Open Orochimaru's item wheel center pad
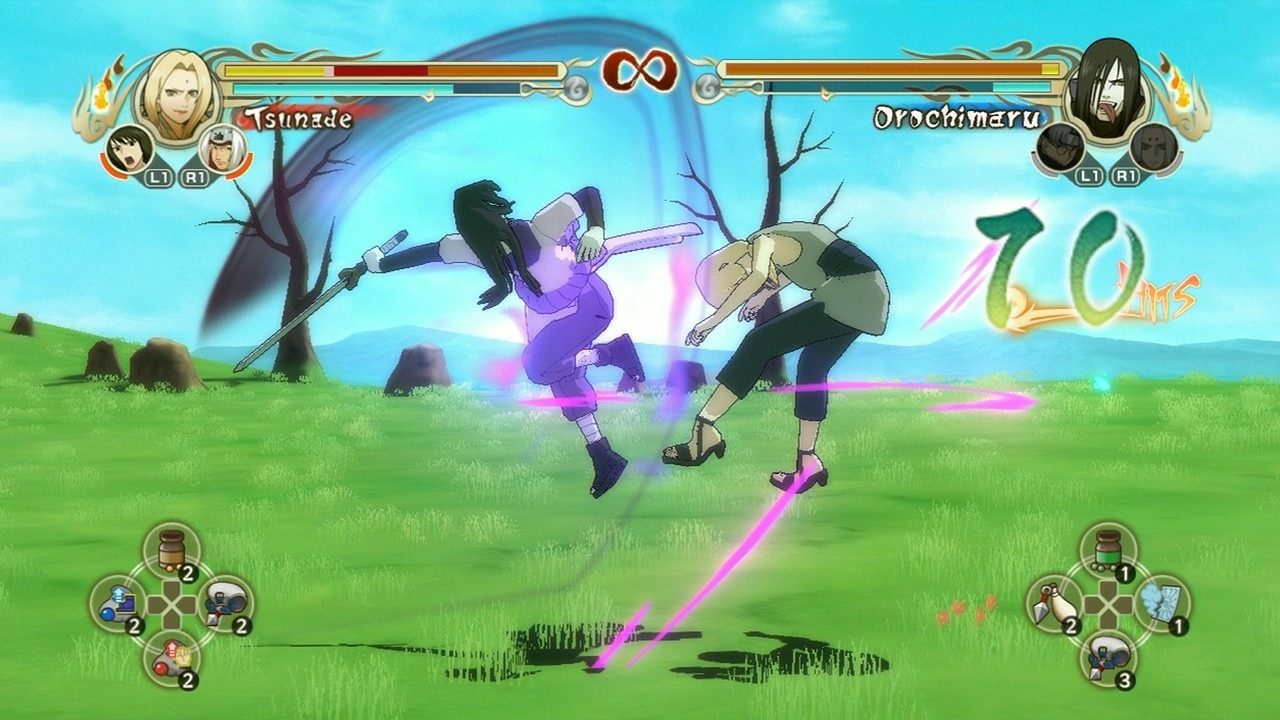Viewport: 1280px width, 720px height. point(1107,605)
